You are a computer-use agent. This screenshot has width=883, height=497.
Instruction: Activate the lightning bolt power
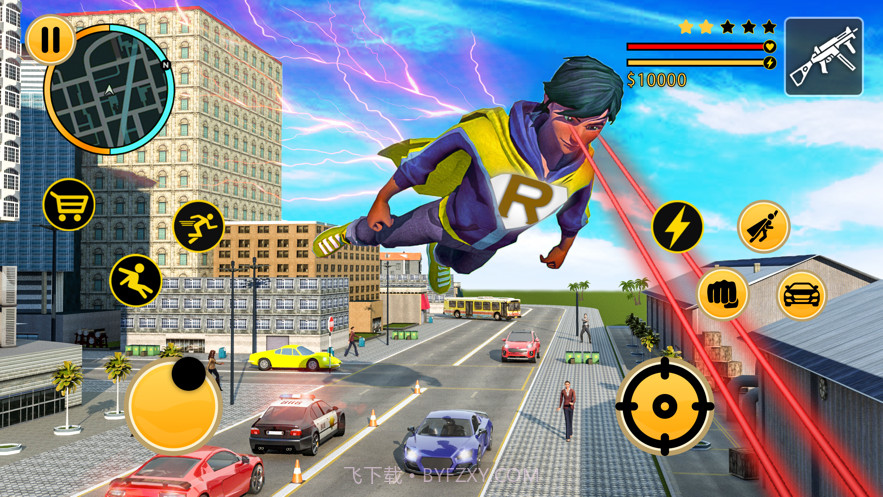tap(677, 227)
